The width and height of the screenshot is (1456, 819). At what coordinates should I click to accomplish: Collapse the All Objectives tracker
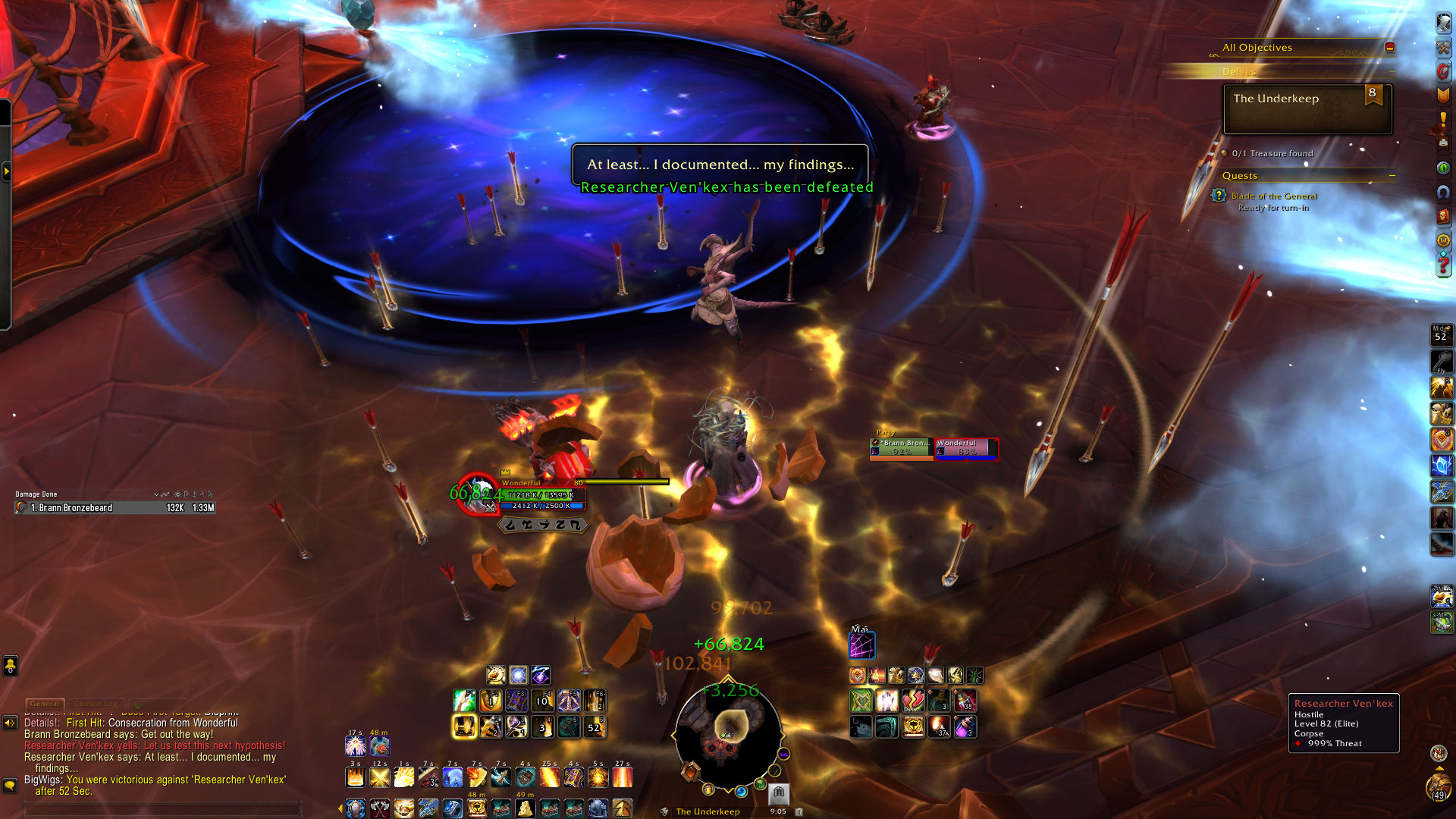(x=1389, y=47)
